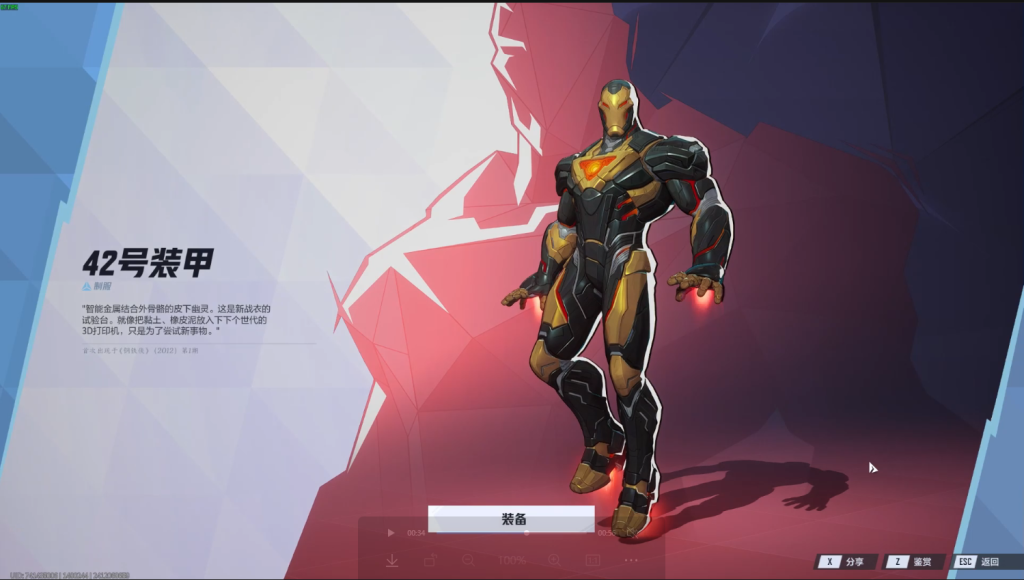Image resolution: width=1024 pixels, height=580 pixels.
Task: Click the overlay download arrow icon
Action: [392, 561]
